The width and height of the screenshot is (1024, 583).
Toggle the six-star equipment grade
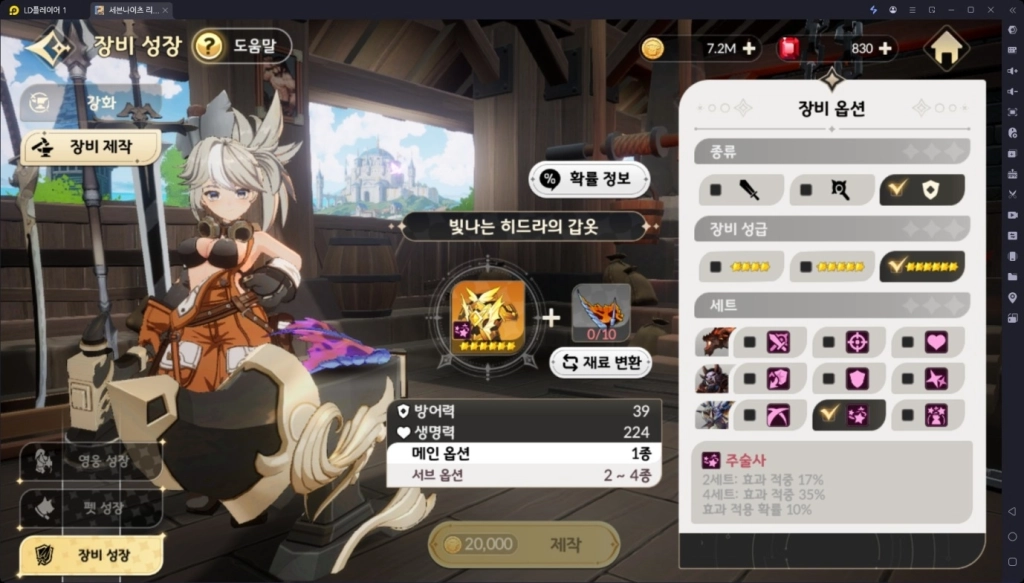pos(922,266)
